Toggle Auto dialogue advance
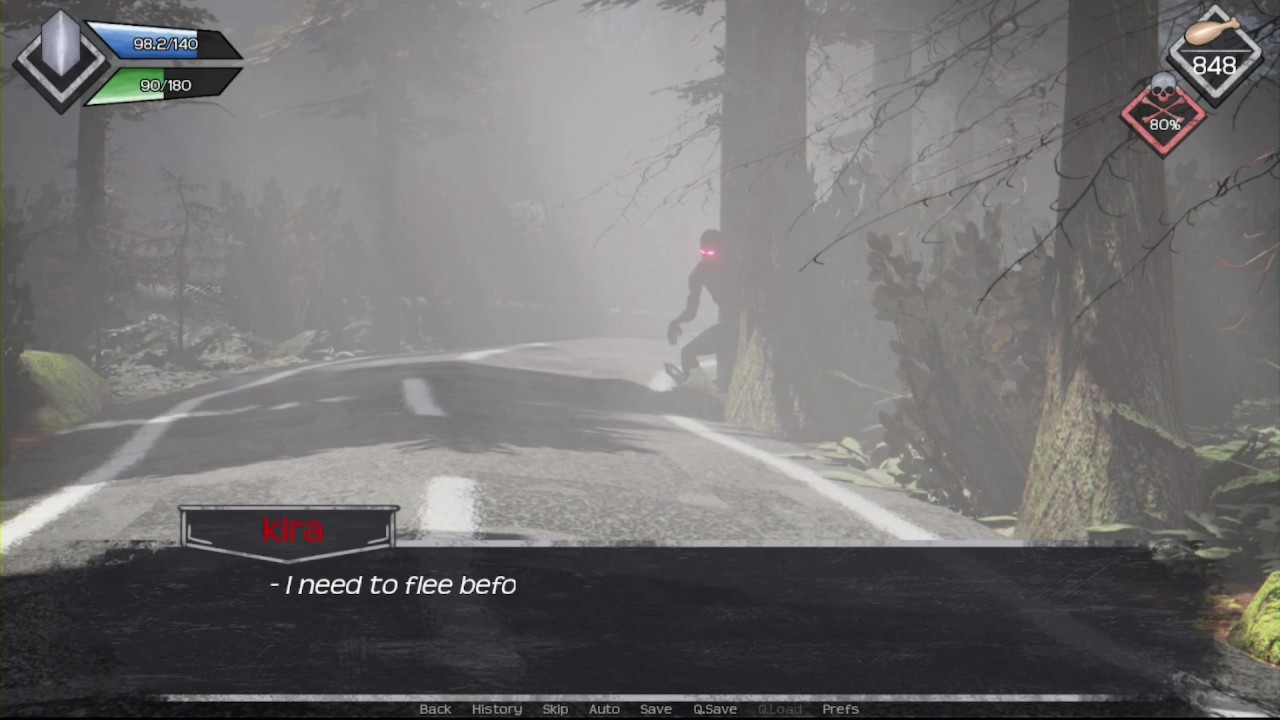Image resolution: width=1280 pixels, height=720 pixels. click(604, 709)
